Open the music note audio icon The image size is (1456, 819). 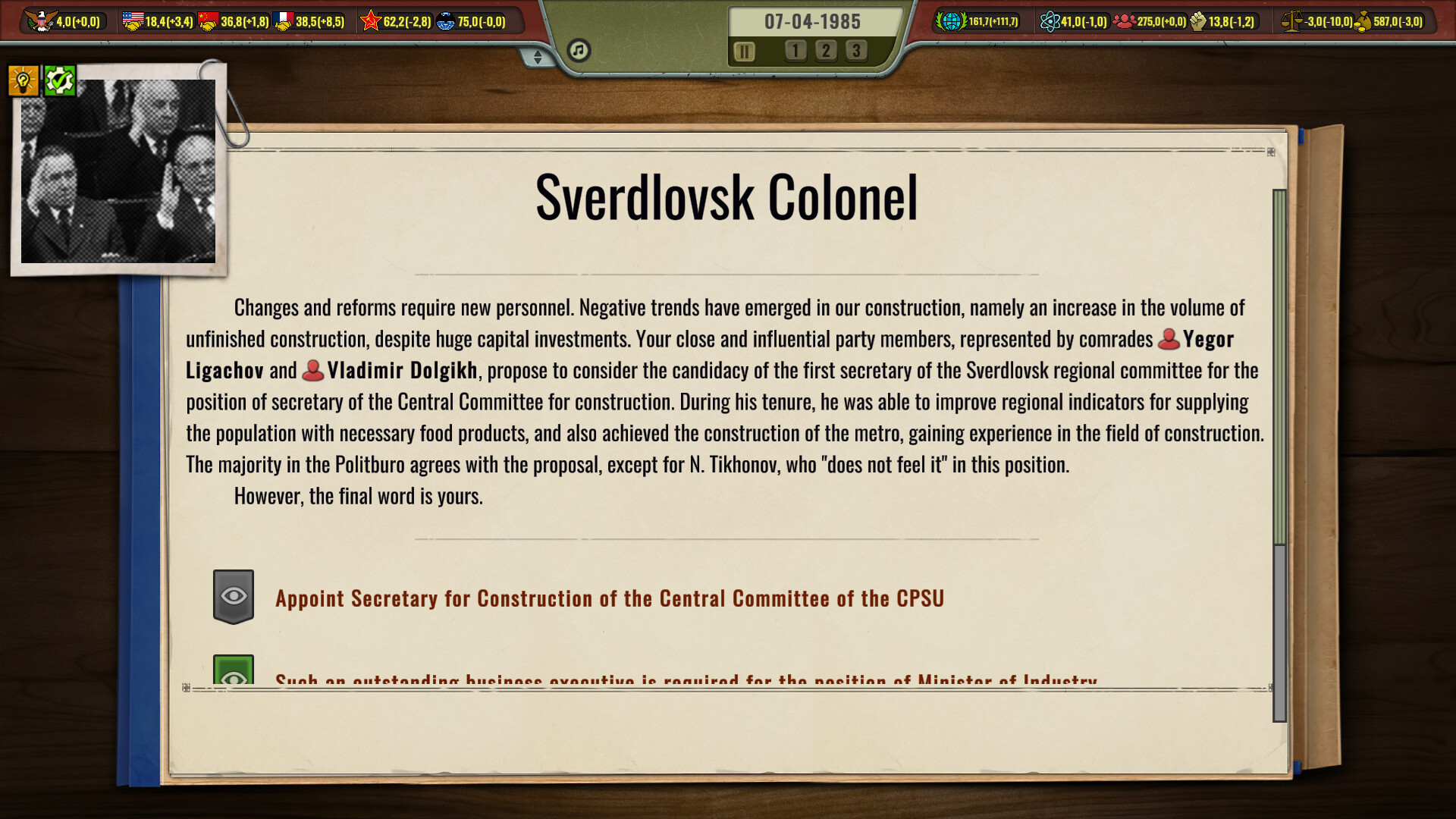[579, 49]
